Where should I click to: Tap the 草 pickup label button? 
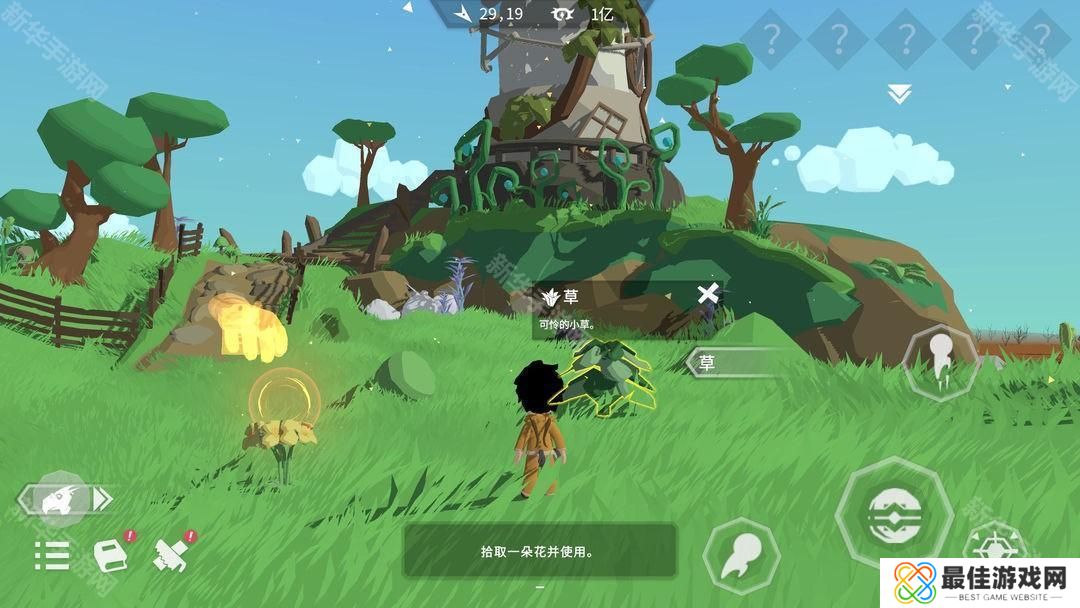click(730, 363)
